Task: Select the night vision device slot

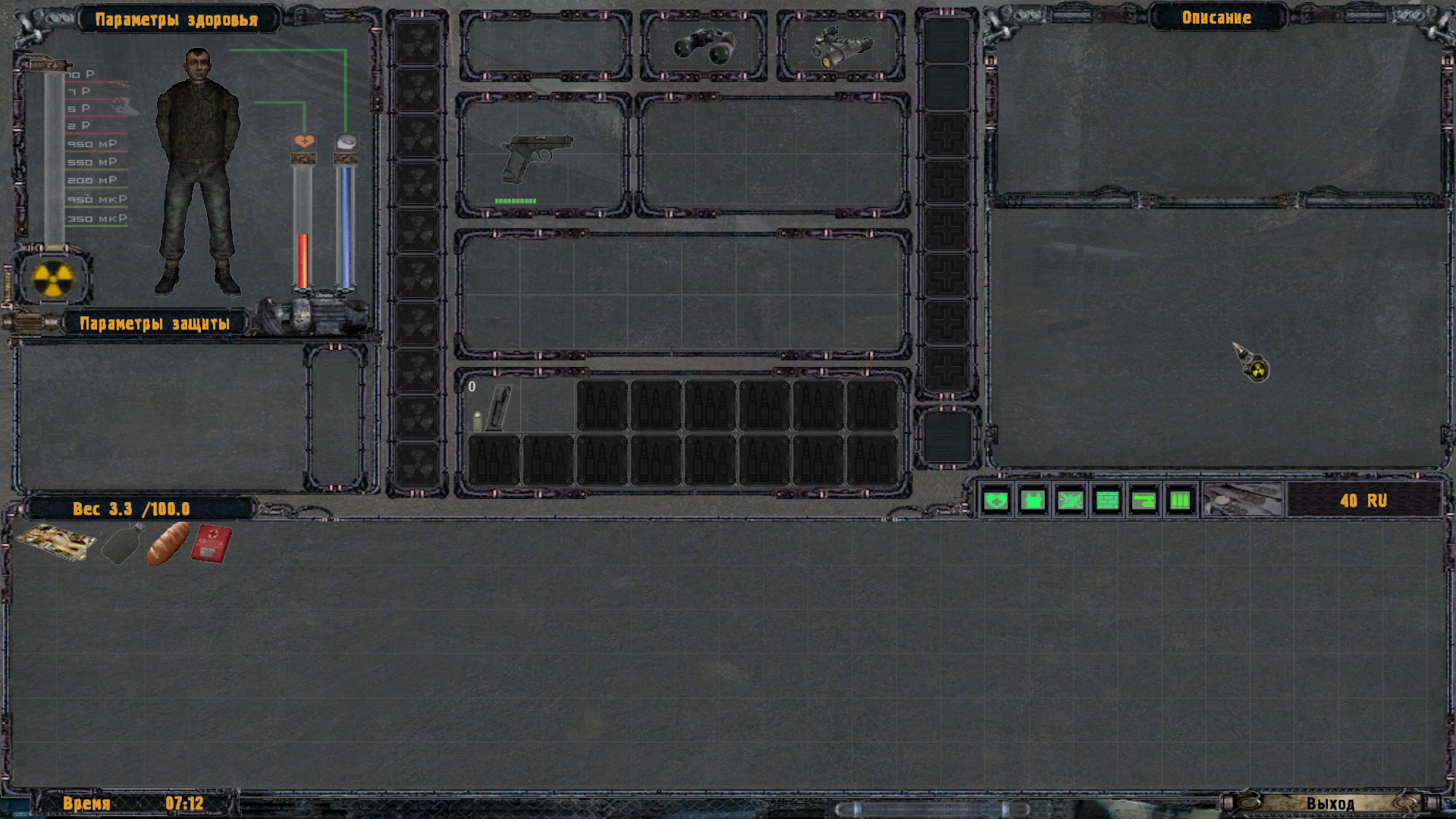Action: tap(840, 47)
